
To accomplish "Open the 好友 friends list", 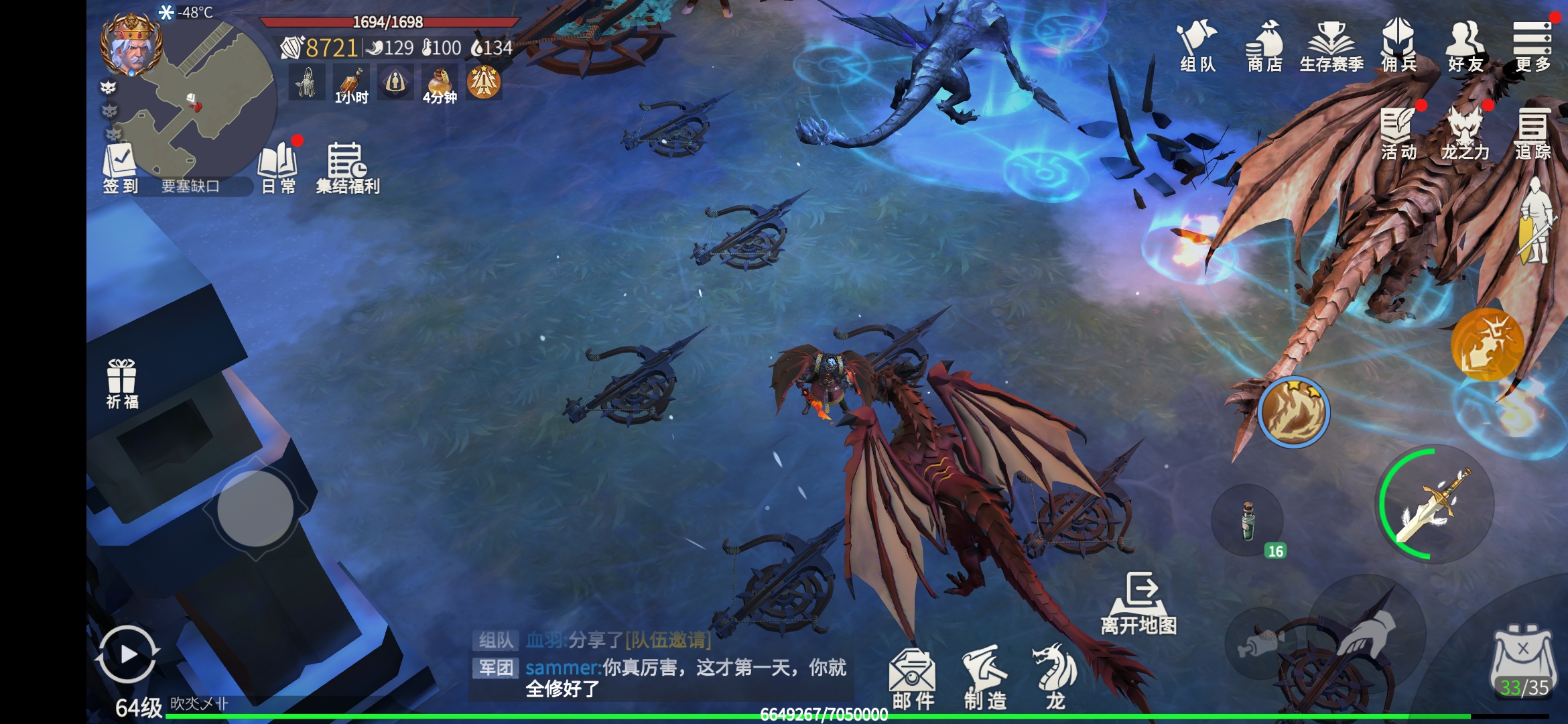I will 1465,44.
